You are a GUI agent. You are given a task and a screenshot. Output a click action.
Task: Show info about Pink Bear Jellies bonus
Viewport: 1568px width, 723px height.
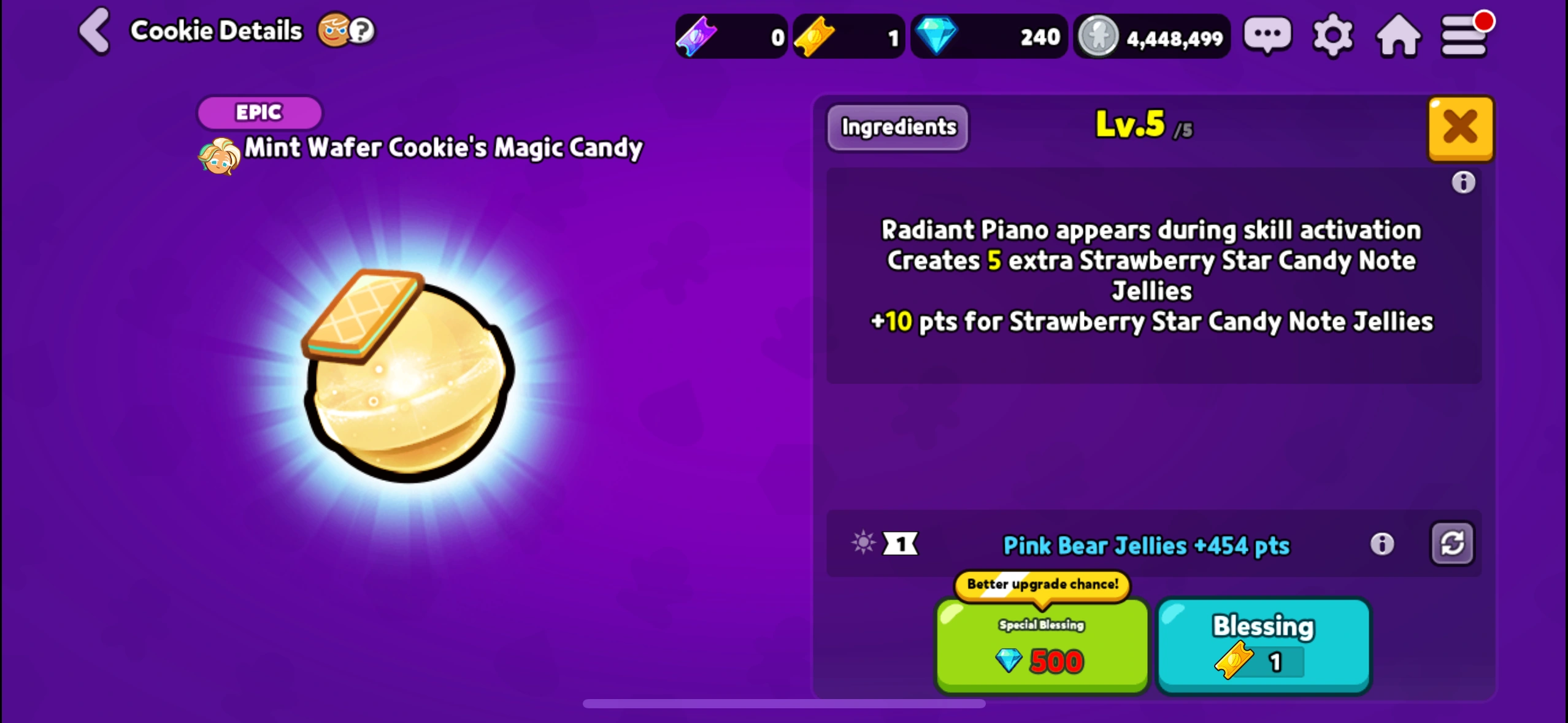tap(1382, 543)
